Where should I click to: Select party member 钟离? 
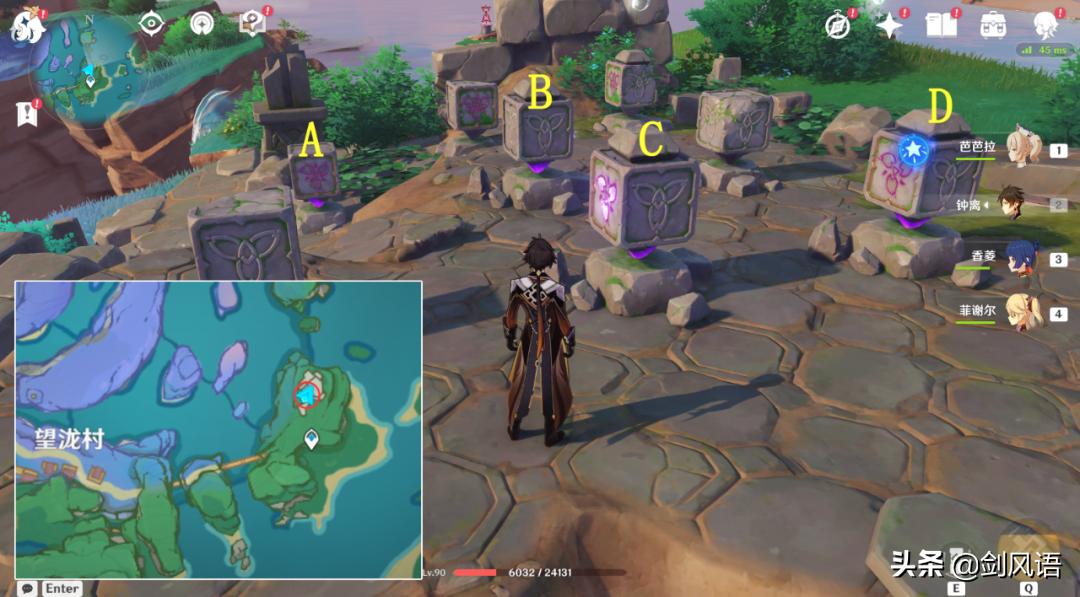[x=1022, y=204]
